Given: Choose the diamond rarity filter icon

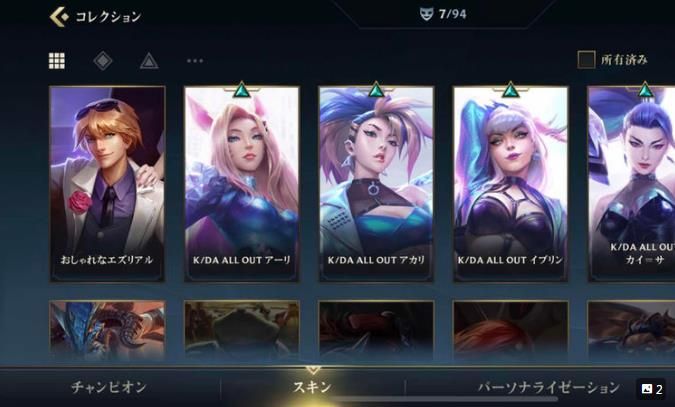Looking at the screenshot, I should [x=103, y=60].
